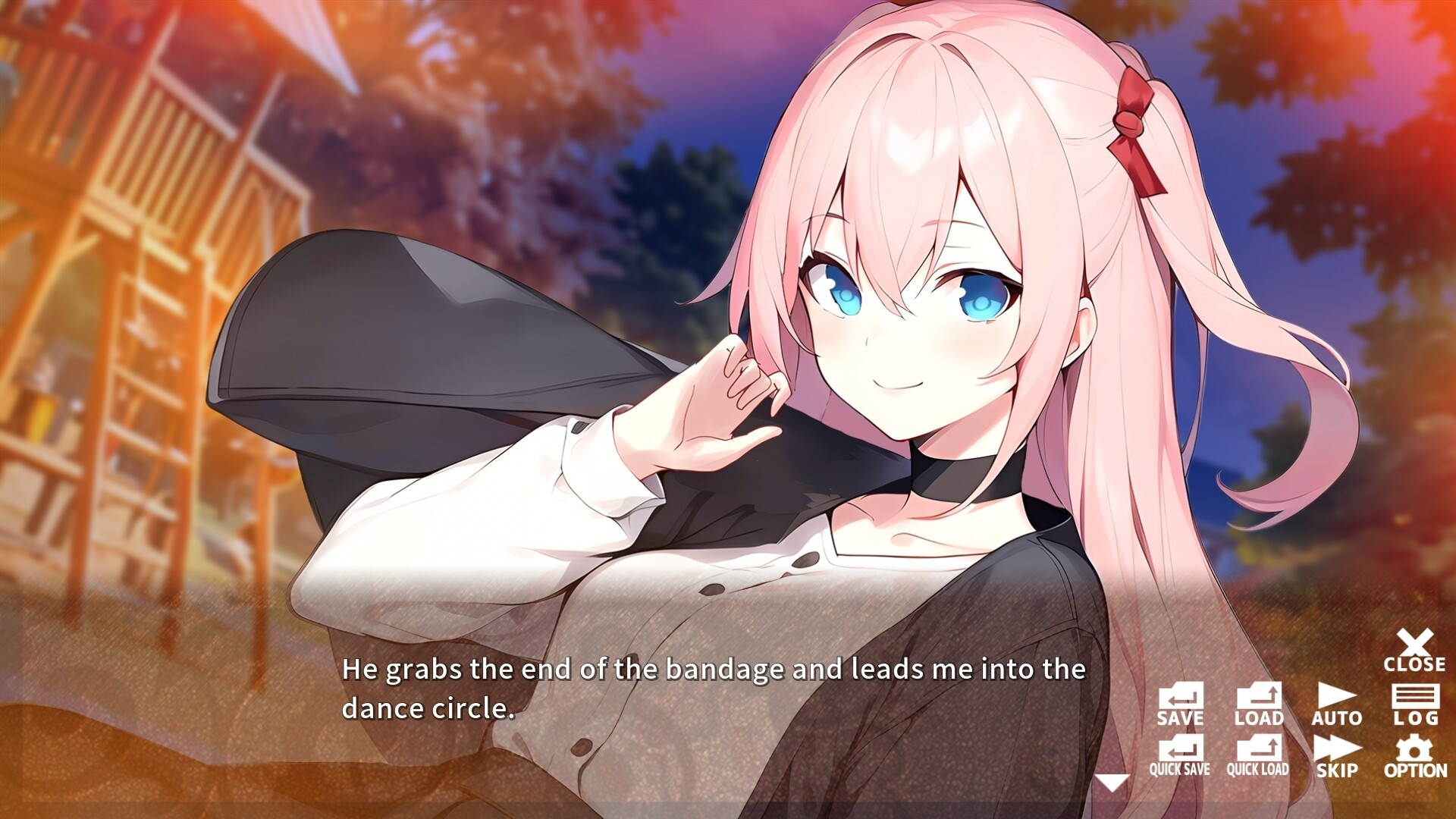Use Quick Load

[1258, 756]
